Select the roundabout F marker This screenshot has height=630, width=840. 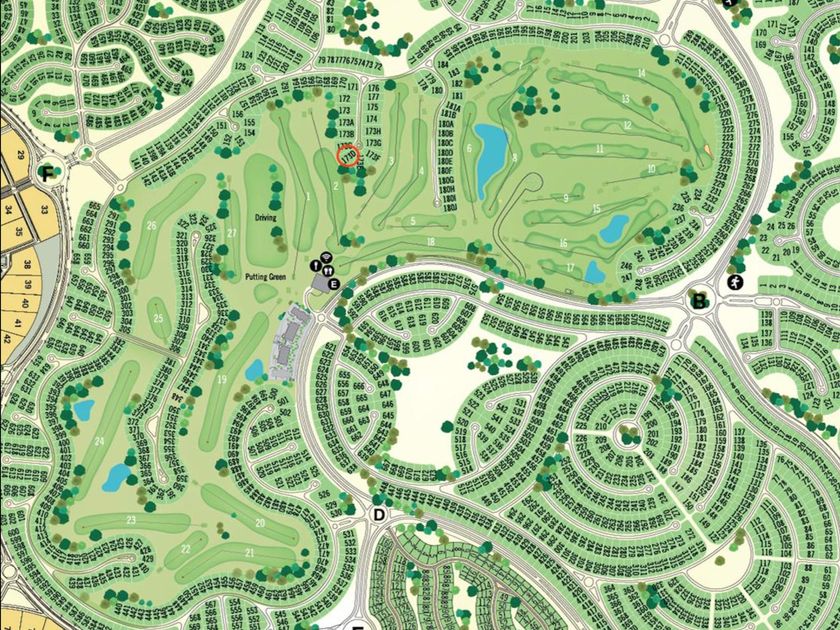(x=44, y=172)
